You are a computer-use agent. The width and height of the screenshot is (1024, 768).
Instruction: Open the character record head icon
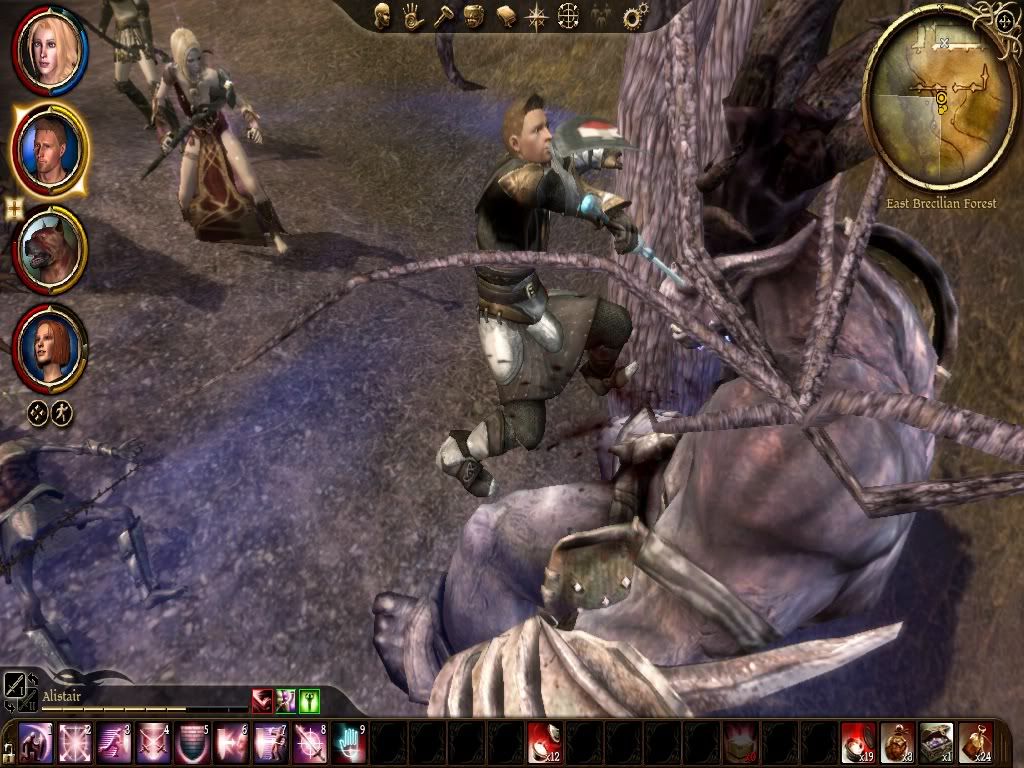pyautogui.click(x=382, y=15)
